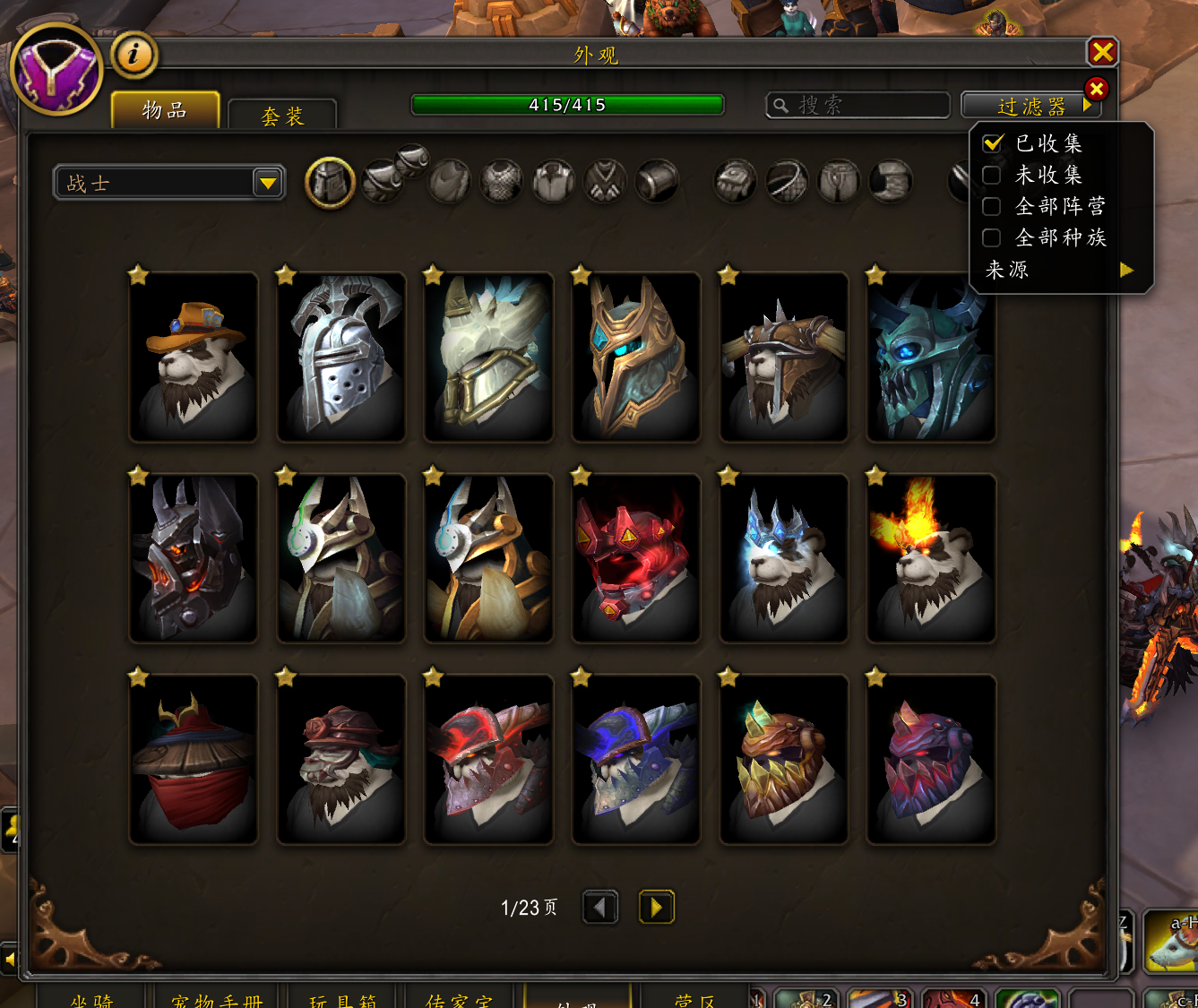Tick the 全部阵营 all factions option

(x=992, y=206)
